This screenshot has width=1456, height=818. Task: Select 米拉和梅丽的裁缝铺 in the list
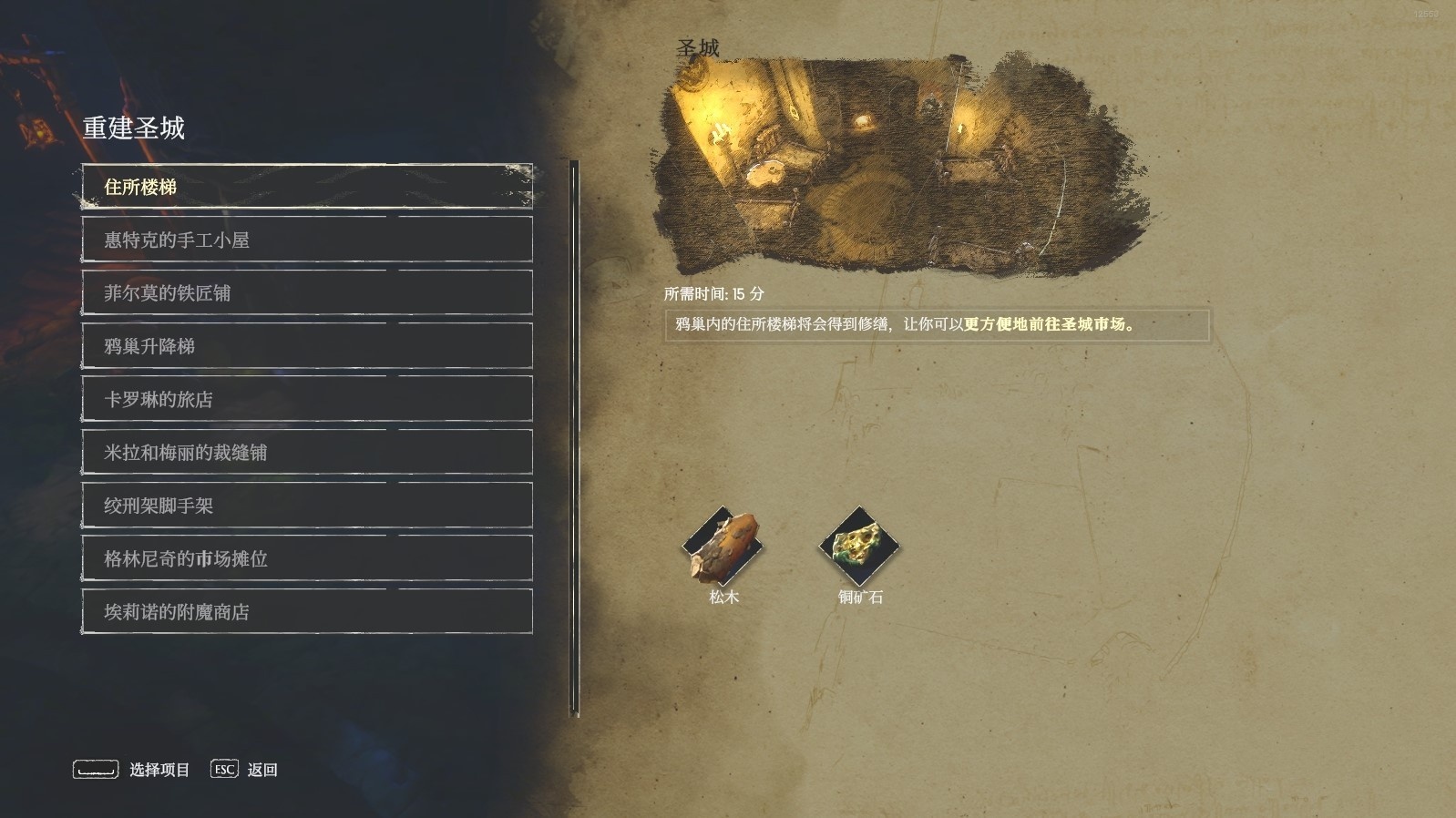307,452
